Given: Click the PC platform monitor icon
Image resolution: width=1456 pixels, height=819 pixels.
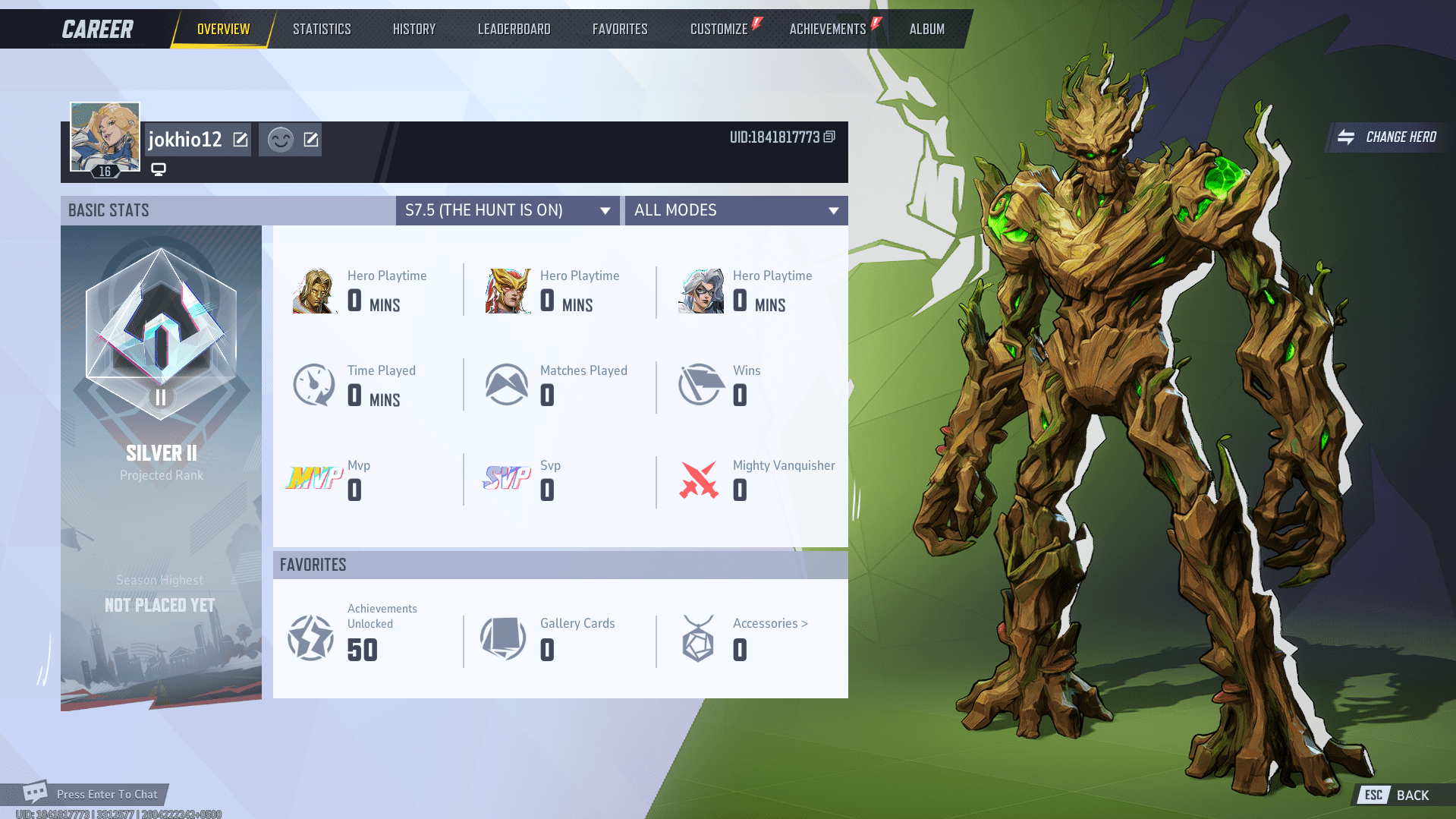Looking at the screenshot, I should (158, 169).
